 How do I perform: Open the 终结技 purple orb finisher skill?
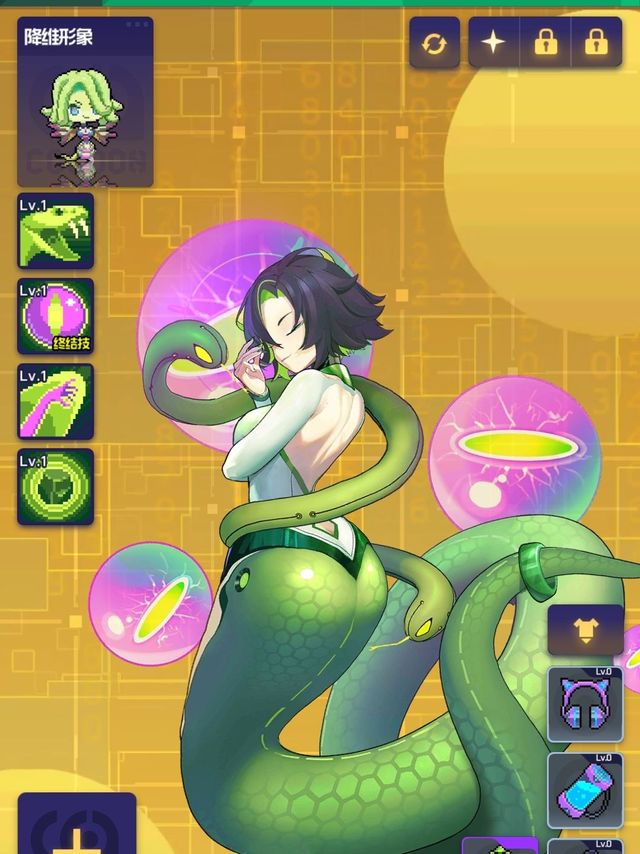(x=56, y=316)
